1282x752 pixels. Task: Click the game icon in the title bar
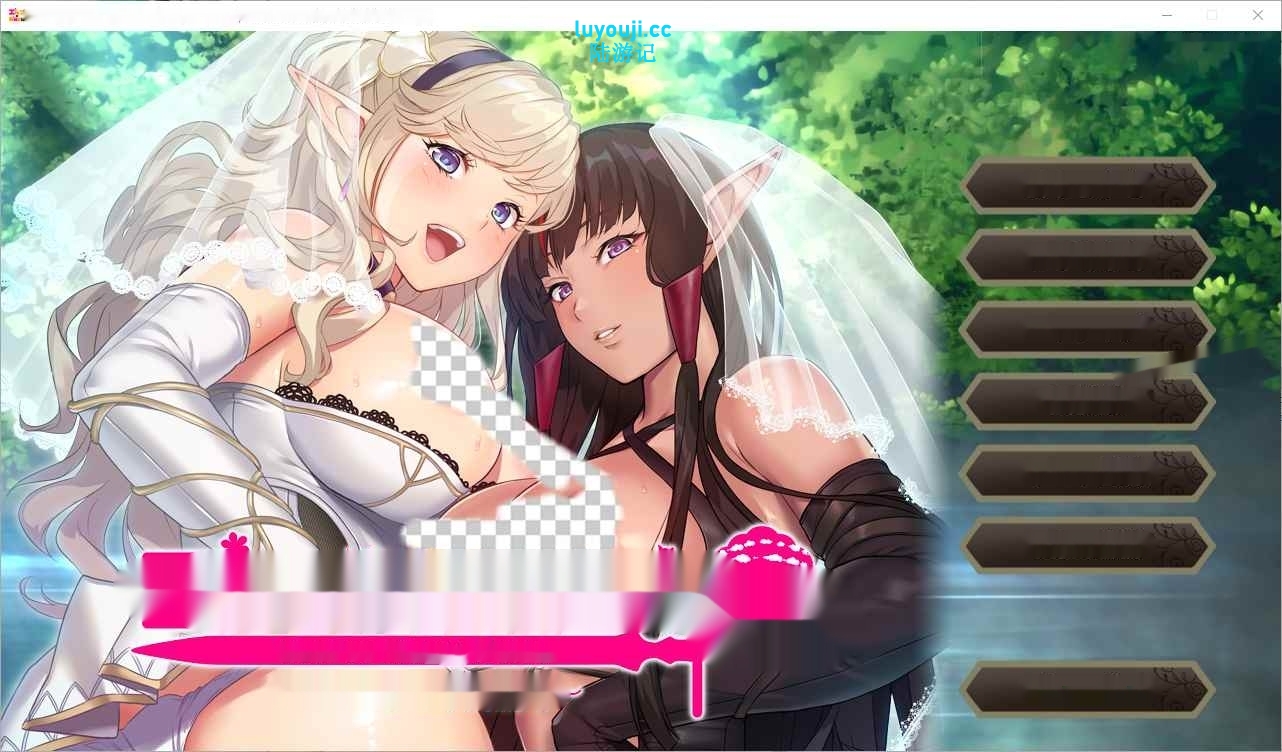click(20, 14)
